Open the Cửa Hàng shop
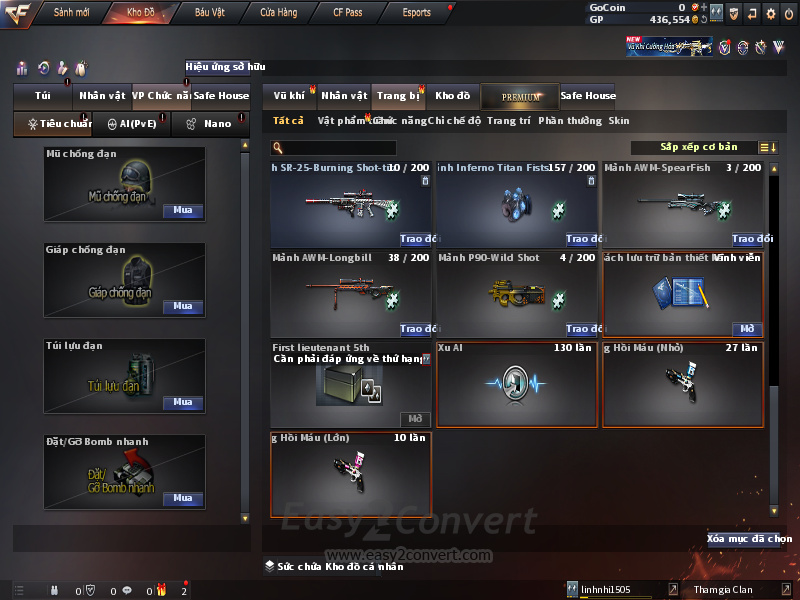Viewport: 800px width, 600px height. click(278, 13)
